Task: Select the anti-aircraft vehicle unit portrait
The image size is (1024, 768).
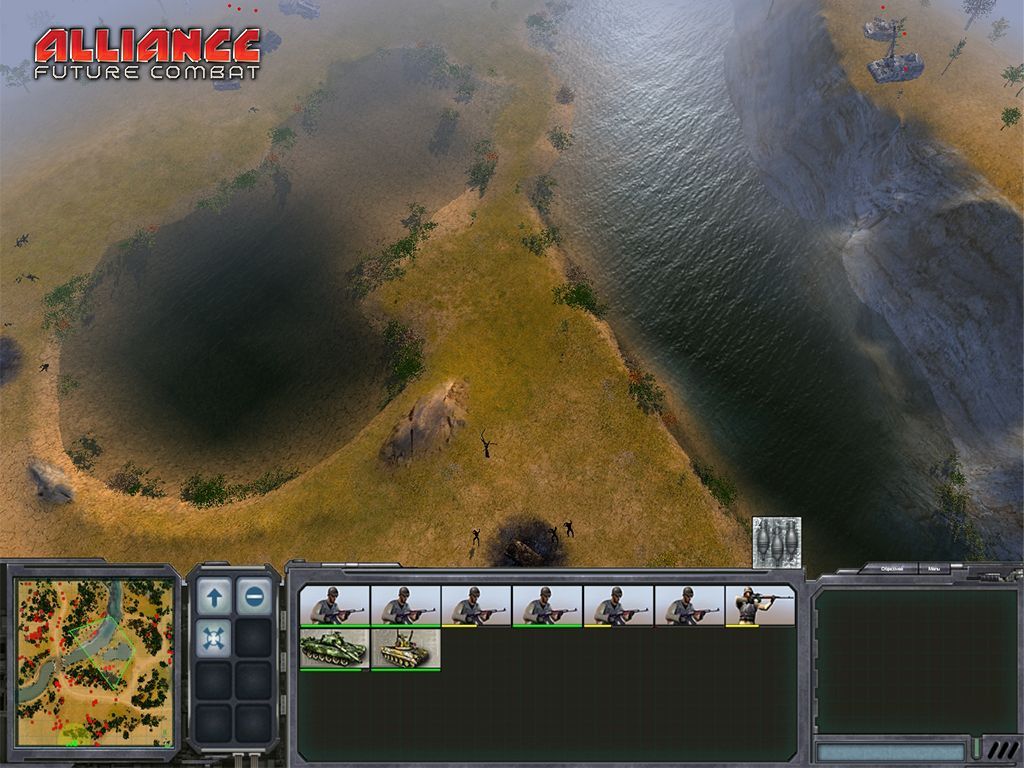Action: pos(405,649)
